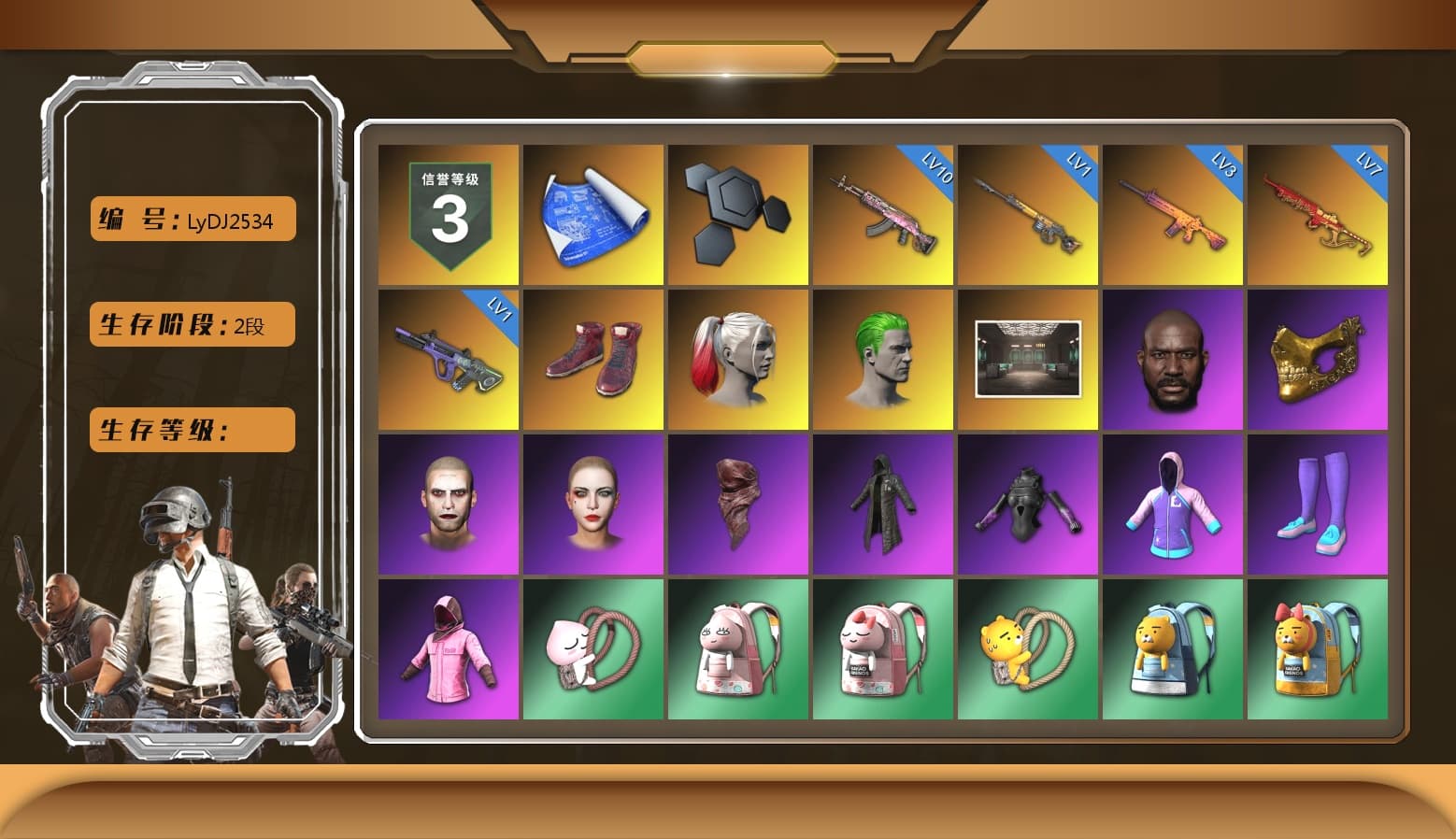Open the red high-top shoes item
The height and width of the screenshot is (839, 1456).
click(x=592, y=359)
